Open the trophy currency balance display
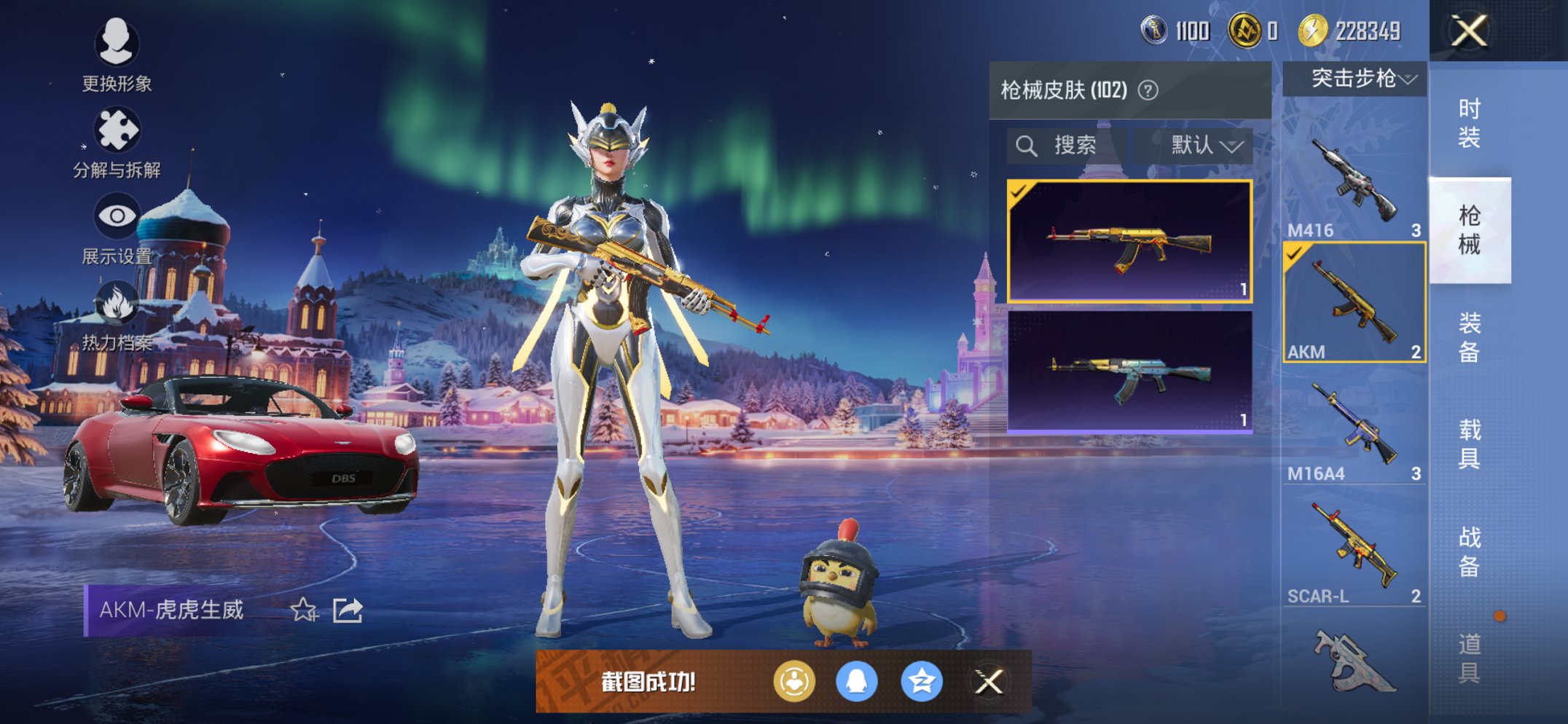 point(1166,31)
